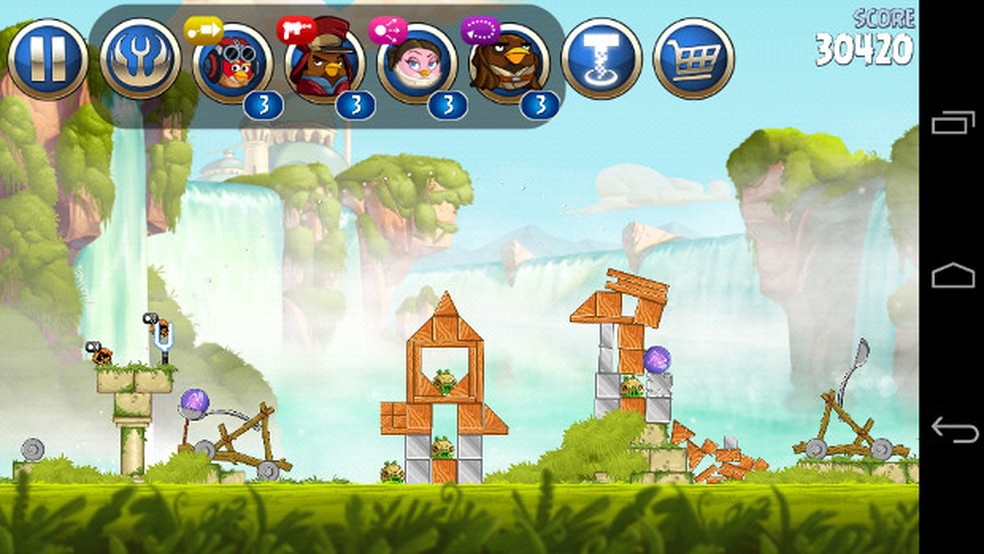
Task: Go to the Android home screen
Action: coord(952,276)
